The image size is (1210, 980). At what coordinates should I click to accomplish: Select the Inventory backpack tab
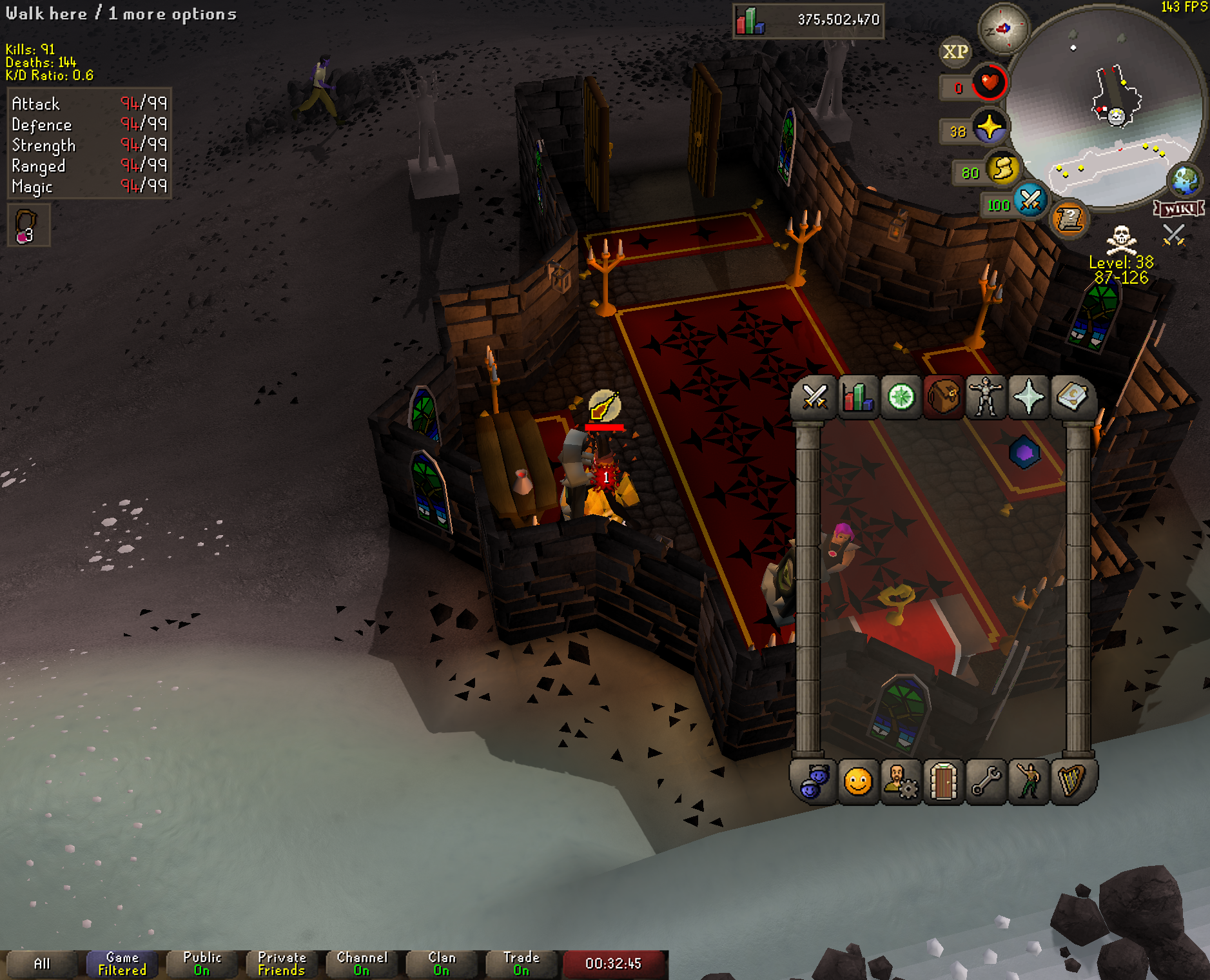(x=943, y=397)
